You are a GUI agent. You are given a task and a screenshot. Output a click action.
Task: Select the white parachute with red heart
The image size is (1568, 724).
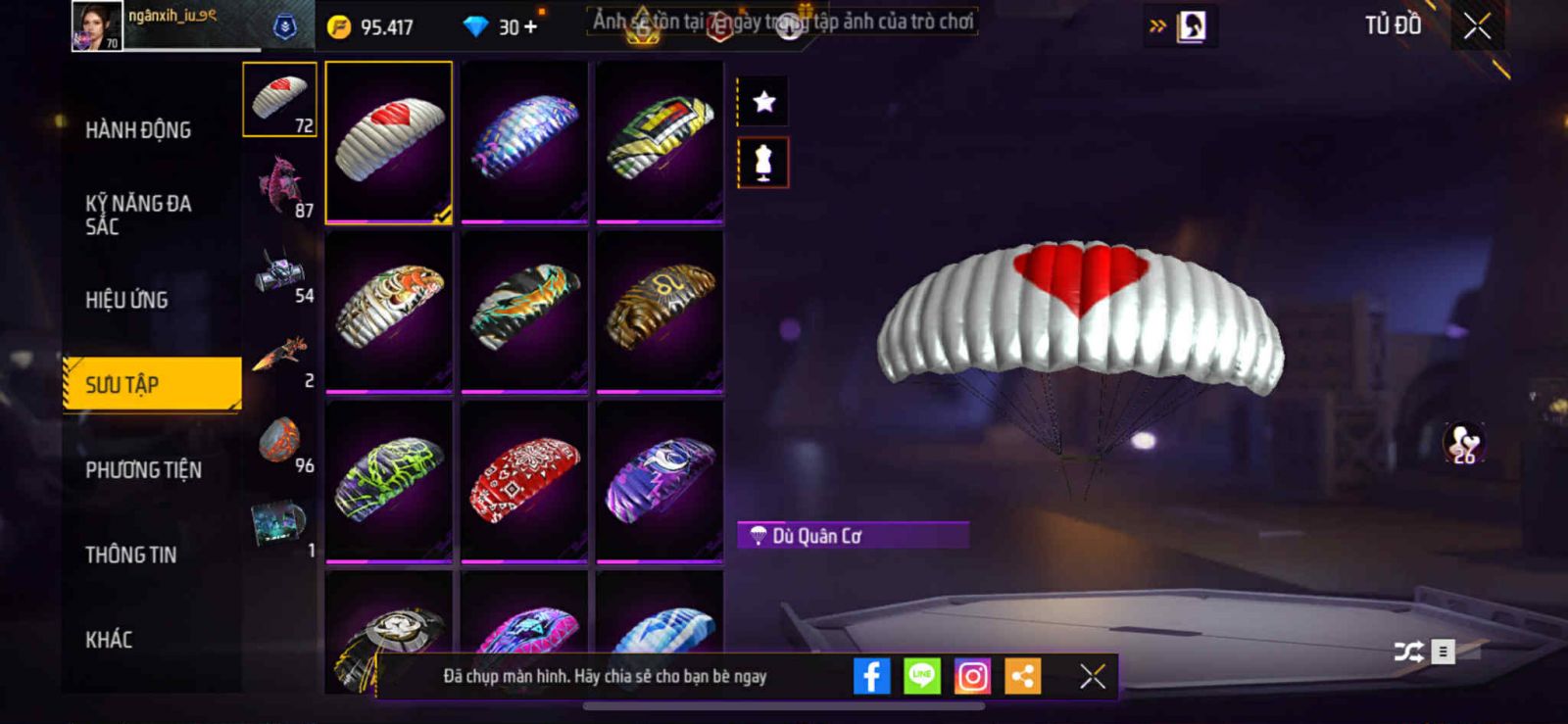389,142
